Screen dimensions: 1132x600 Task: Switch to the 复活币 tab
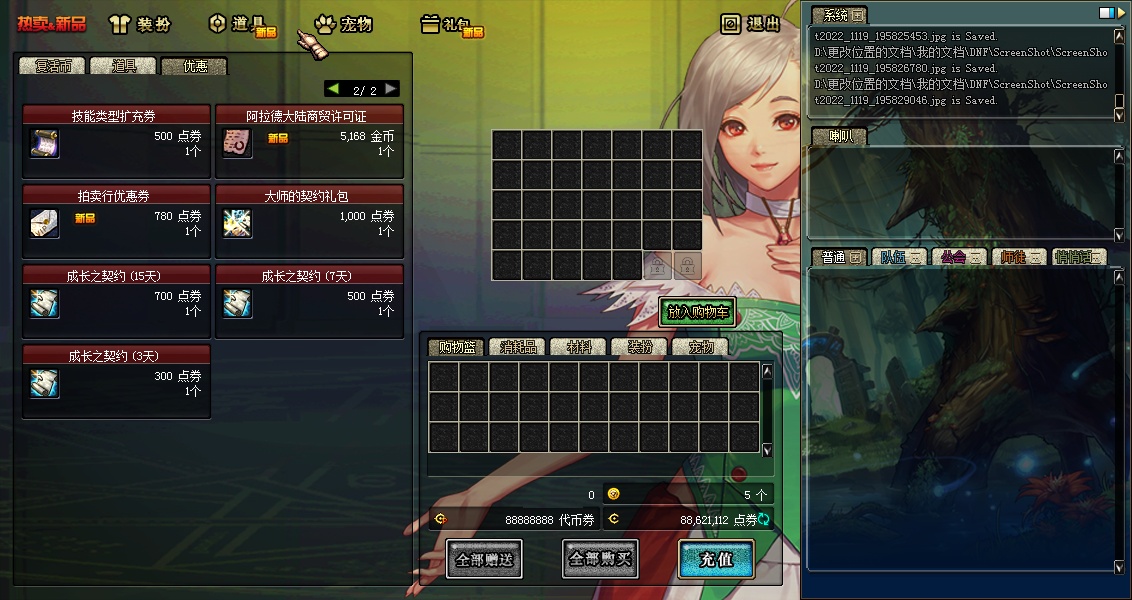53,66
